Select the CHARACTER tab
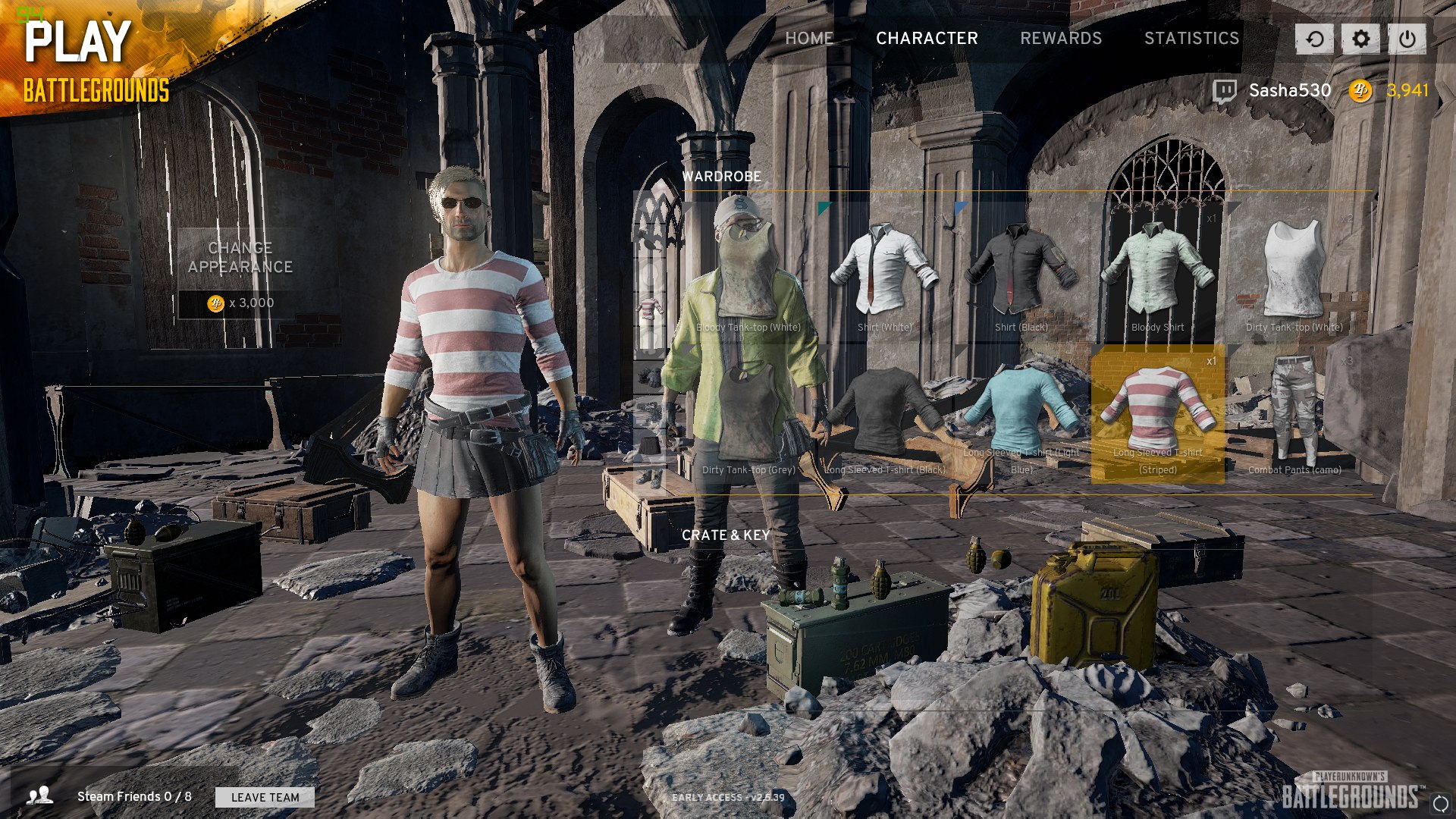 [x=927, y=38]
